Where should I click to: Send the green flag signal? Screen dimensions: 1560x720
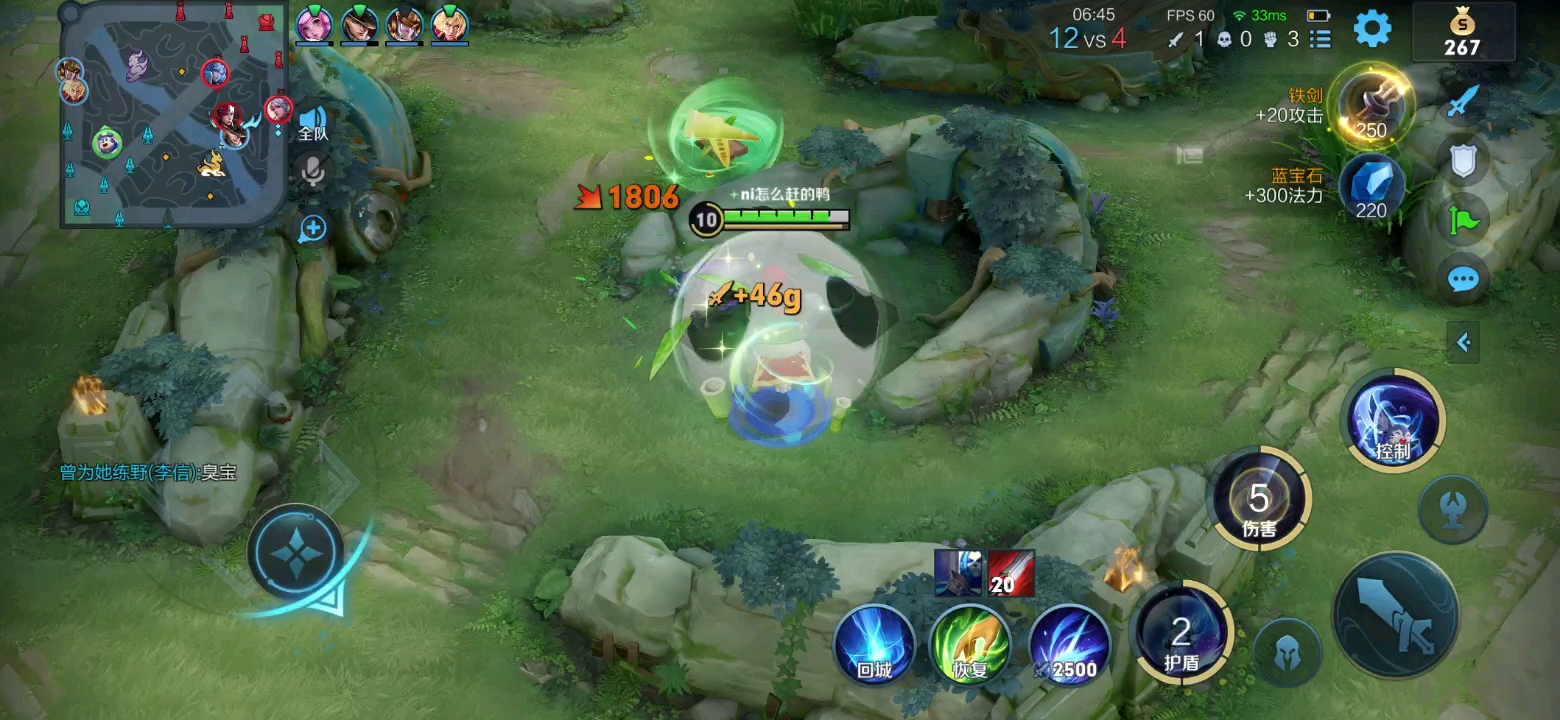1463,219
